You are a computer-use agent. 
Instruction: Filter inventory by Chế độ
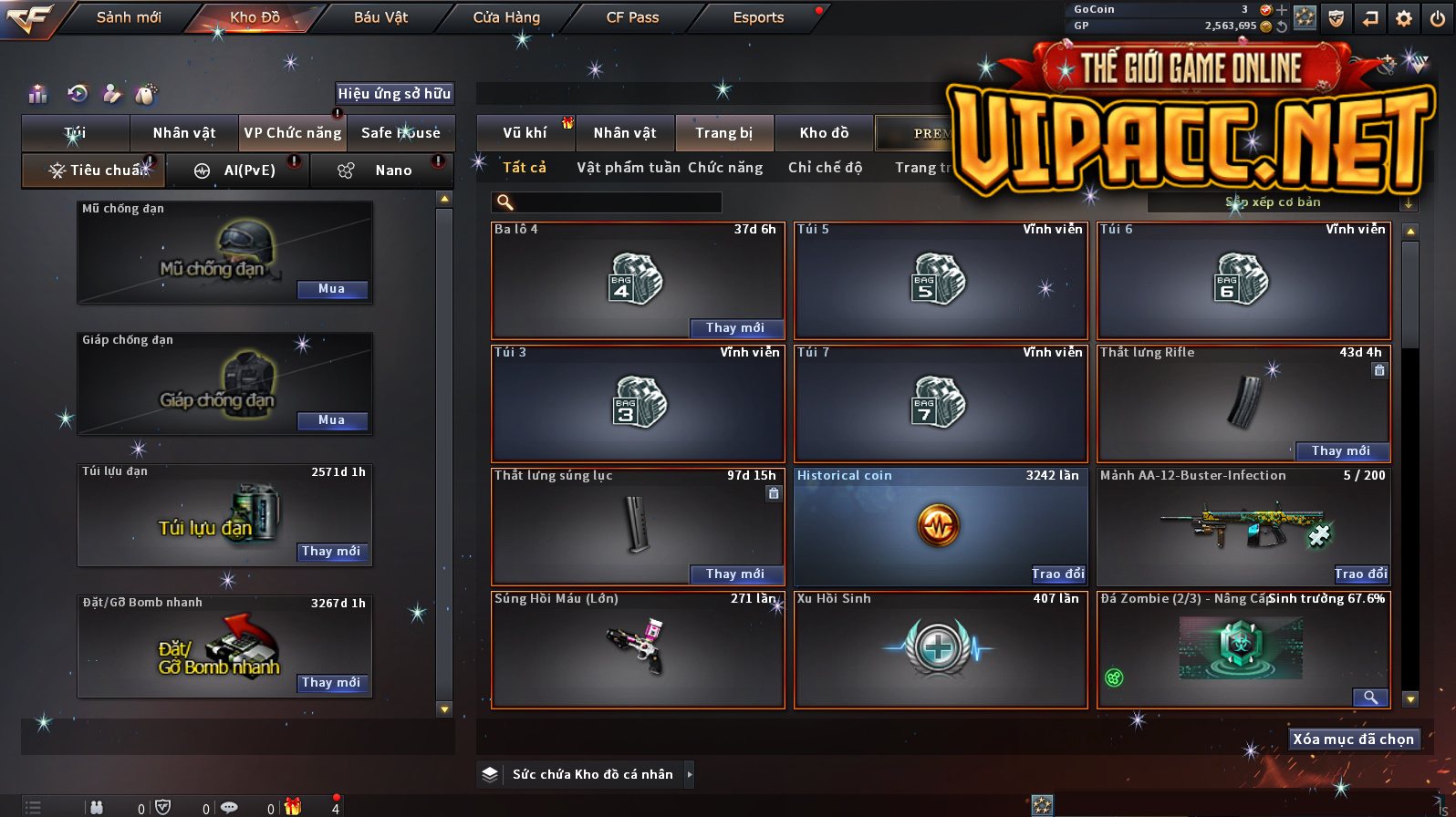click(825, 168)
